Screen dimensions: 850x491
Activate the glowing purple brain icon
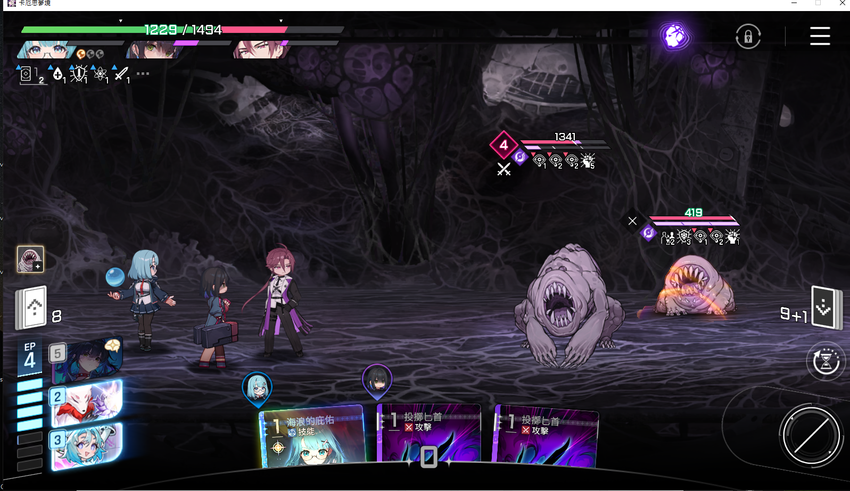(675, 37)
